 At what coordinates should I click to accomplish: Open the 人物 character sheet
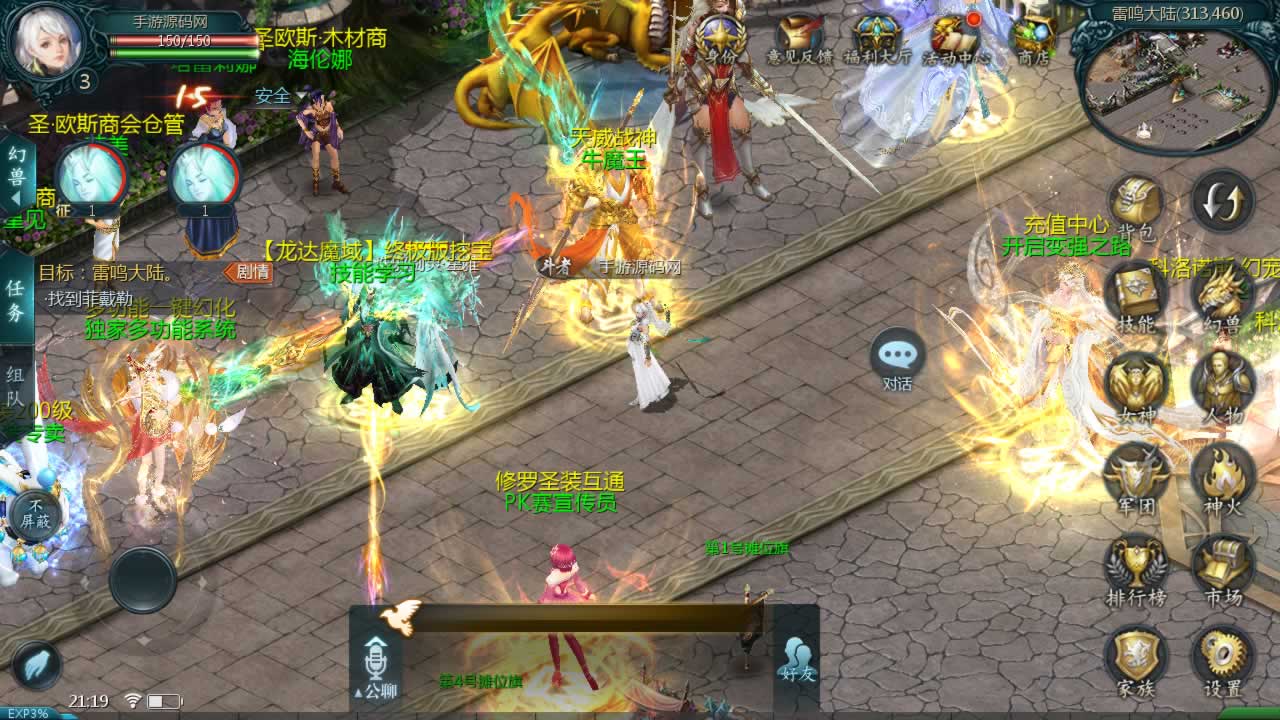click(x=1222, y=385)
